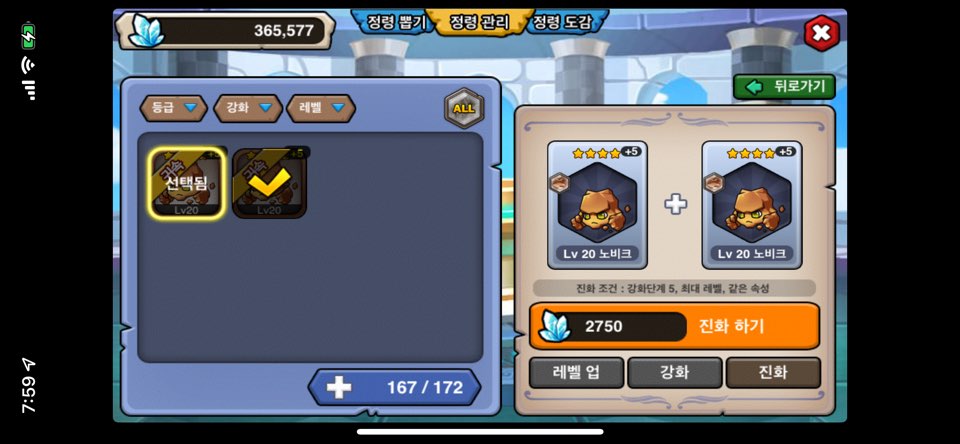Switch to the 레벨 업 mode

pos(576,373)
